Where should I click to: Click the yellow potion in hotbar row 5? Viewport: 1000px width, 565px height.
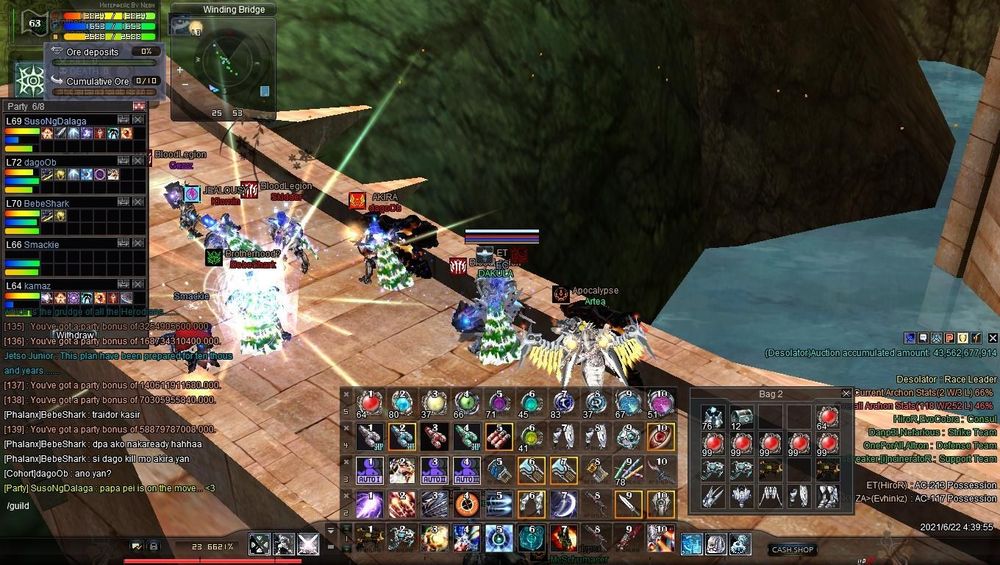click(x=434, y=402)
